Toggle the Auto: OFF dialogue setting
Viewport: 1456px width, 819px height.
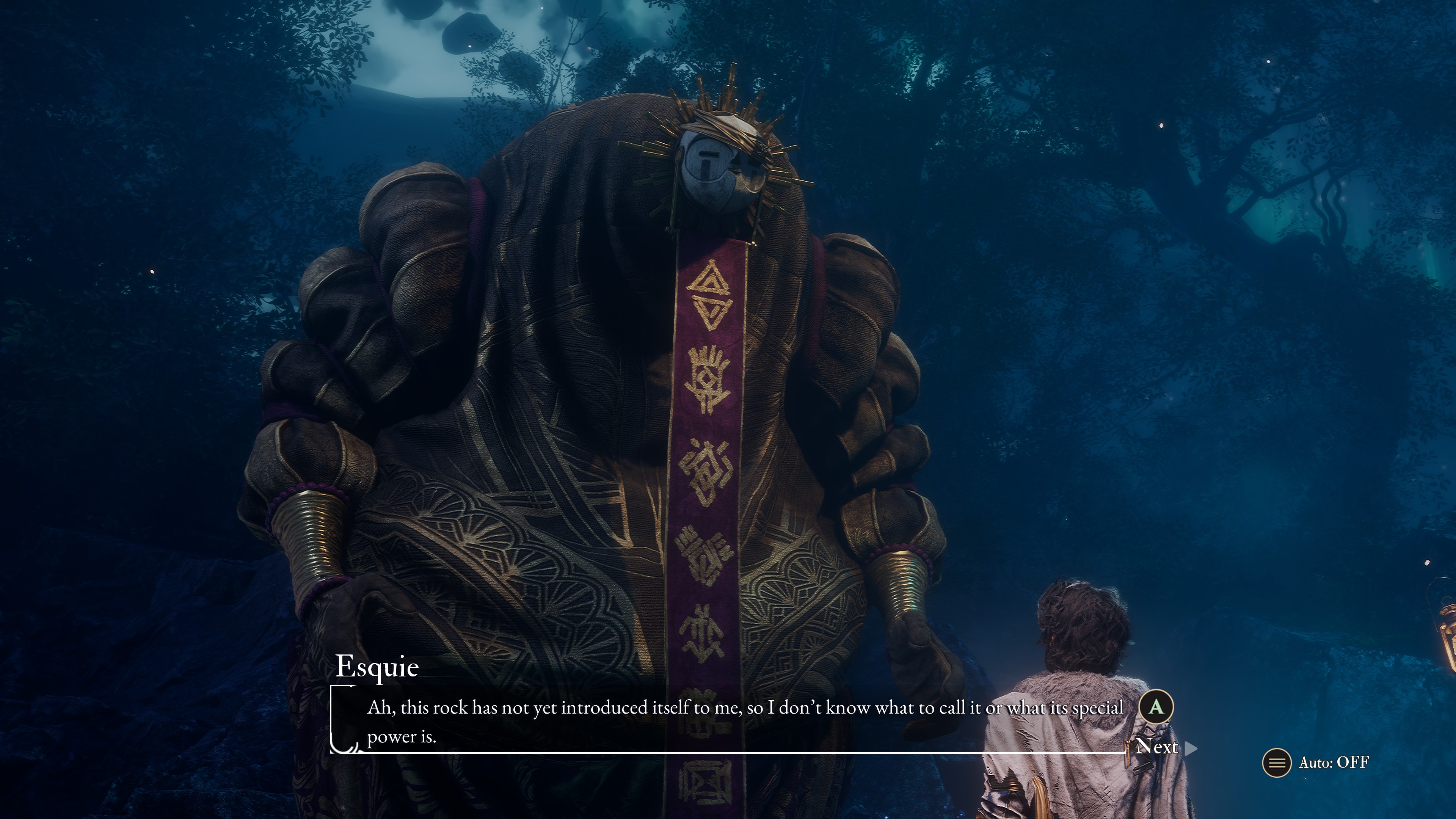(x=1317, y=763)
